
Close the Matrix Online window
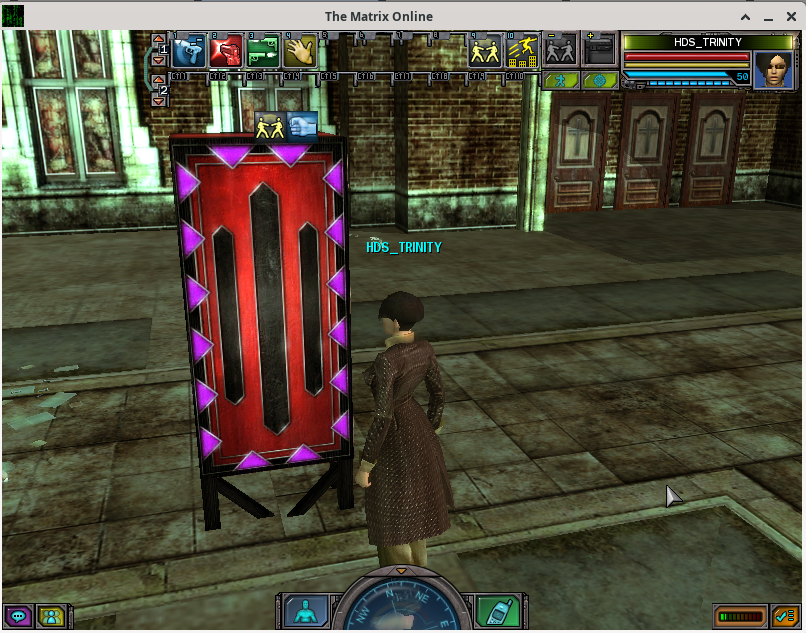(x=791, y=16)
